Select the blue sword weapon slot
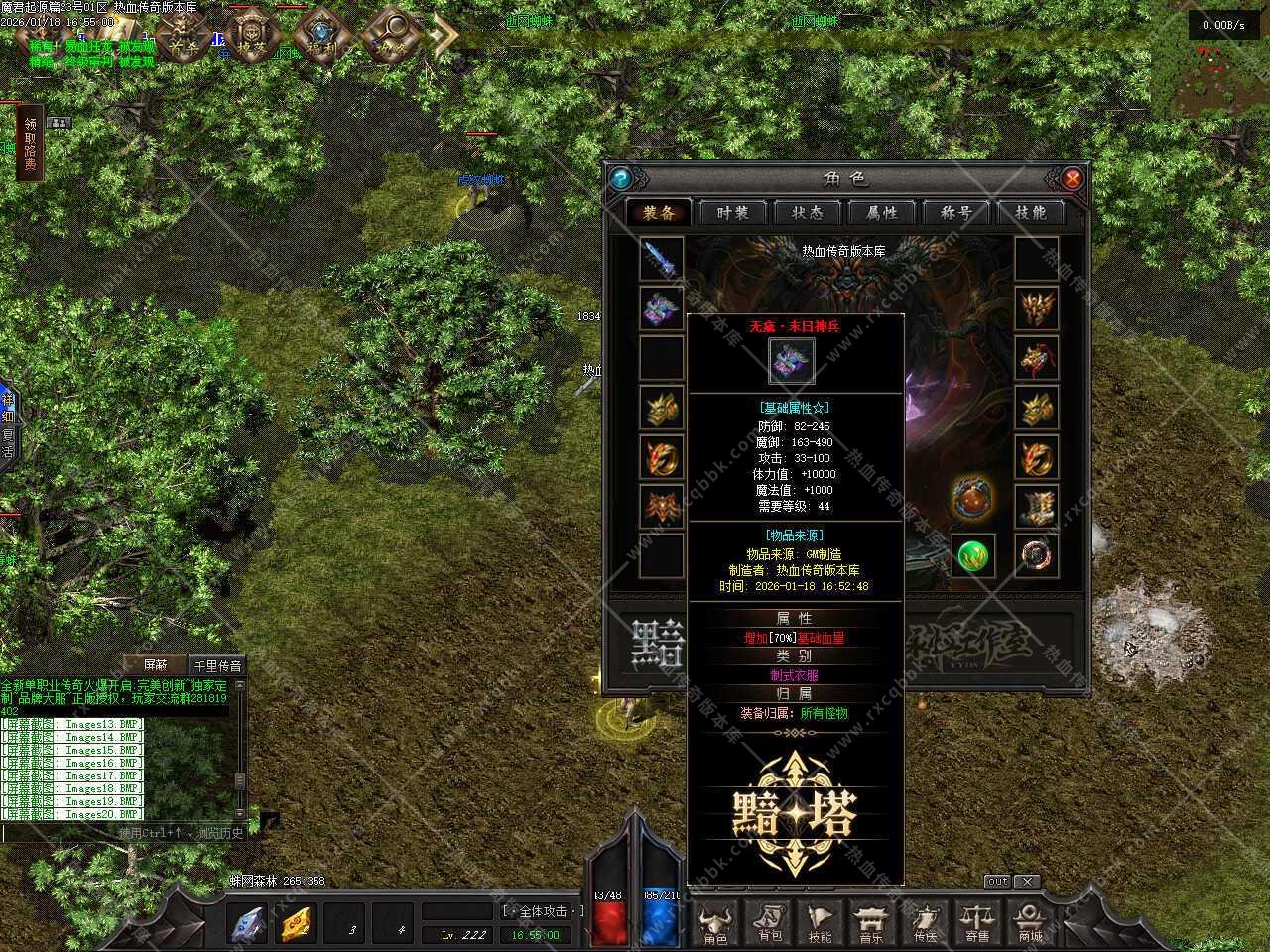This screenshot has width=1270, height=952. point(661,259)
